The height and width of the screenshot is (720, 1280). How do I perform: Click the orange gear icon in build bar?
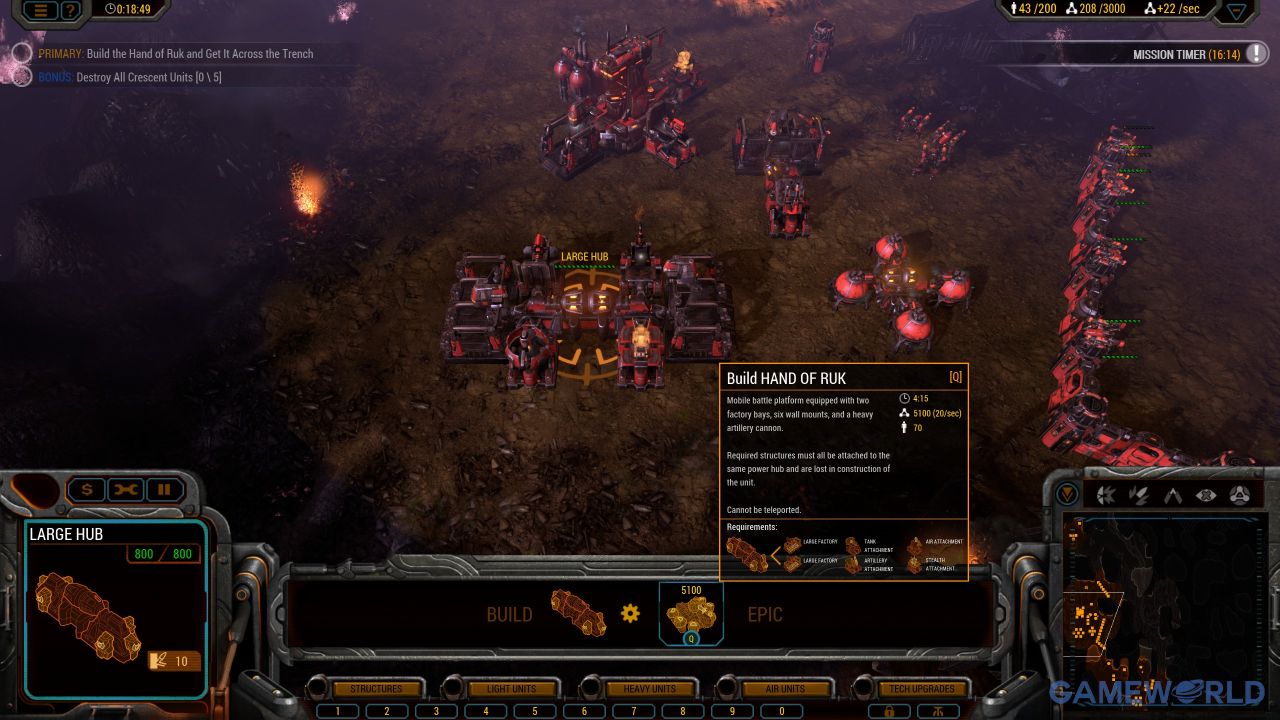630,613
